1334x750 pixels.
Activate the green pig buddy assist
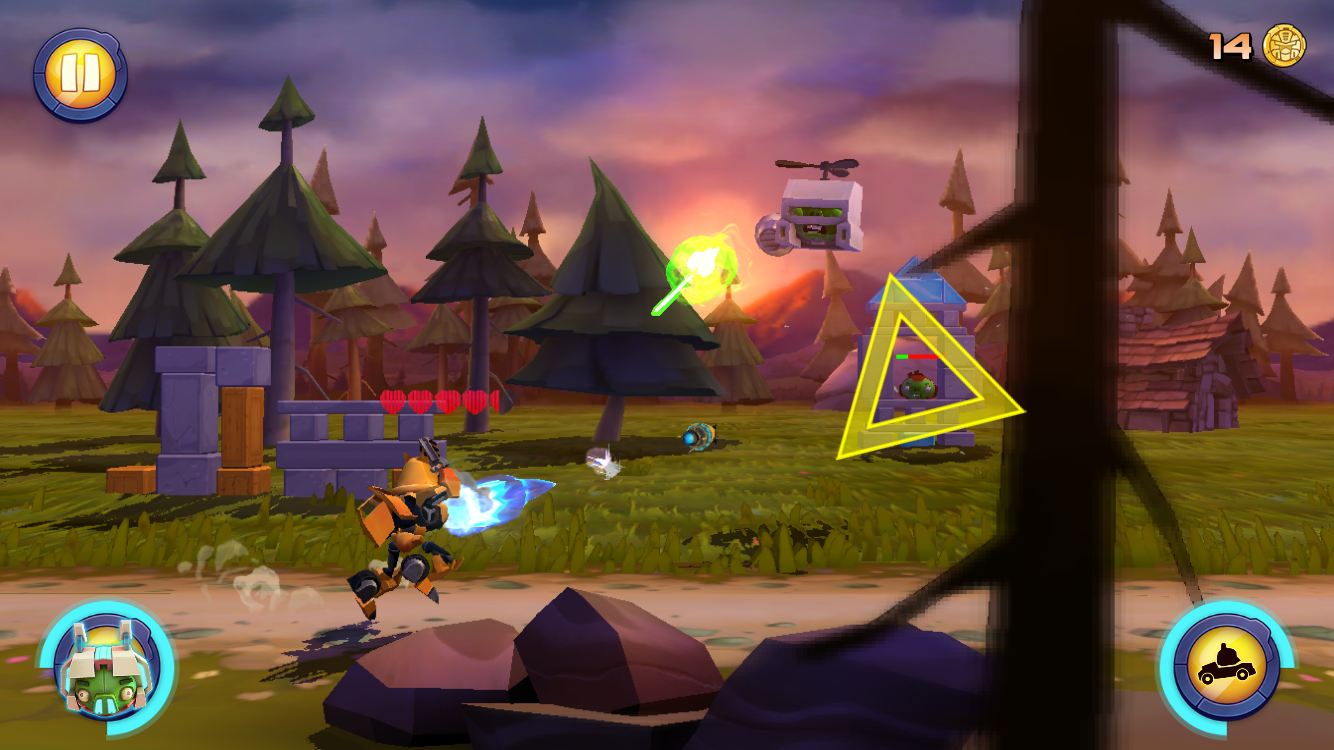click(x=106, y=667)
